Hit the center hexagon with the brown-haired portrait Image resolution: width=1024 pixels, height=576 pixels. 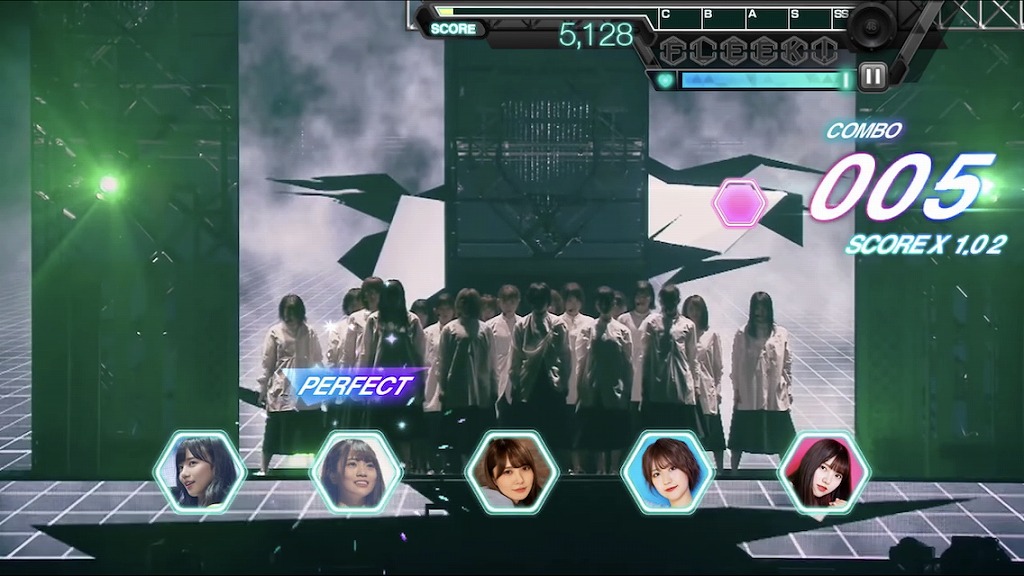coord(511,472)
